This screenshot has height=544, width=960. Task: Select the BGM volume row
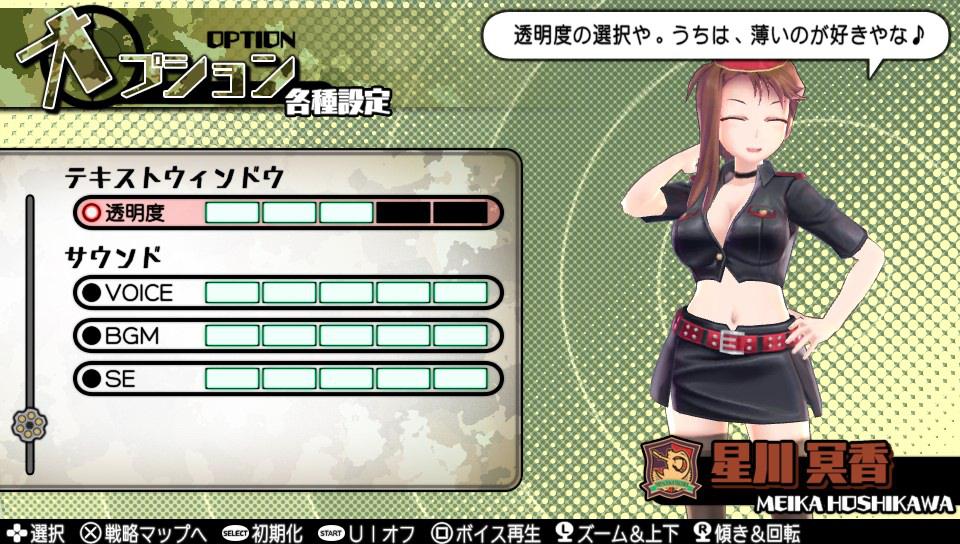click(x=287, y=336)
